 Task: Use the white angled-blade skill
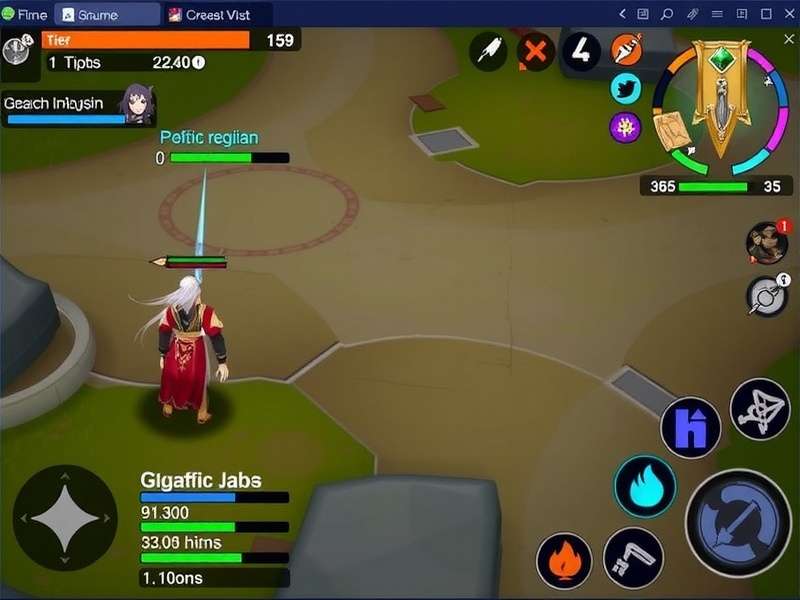tap(633, 558)
